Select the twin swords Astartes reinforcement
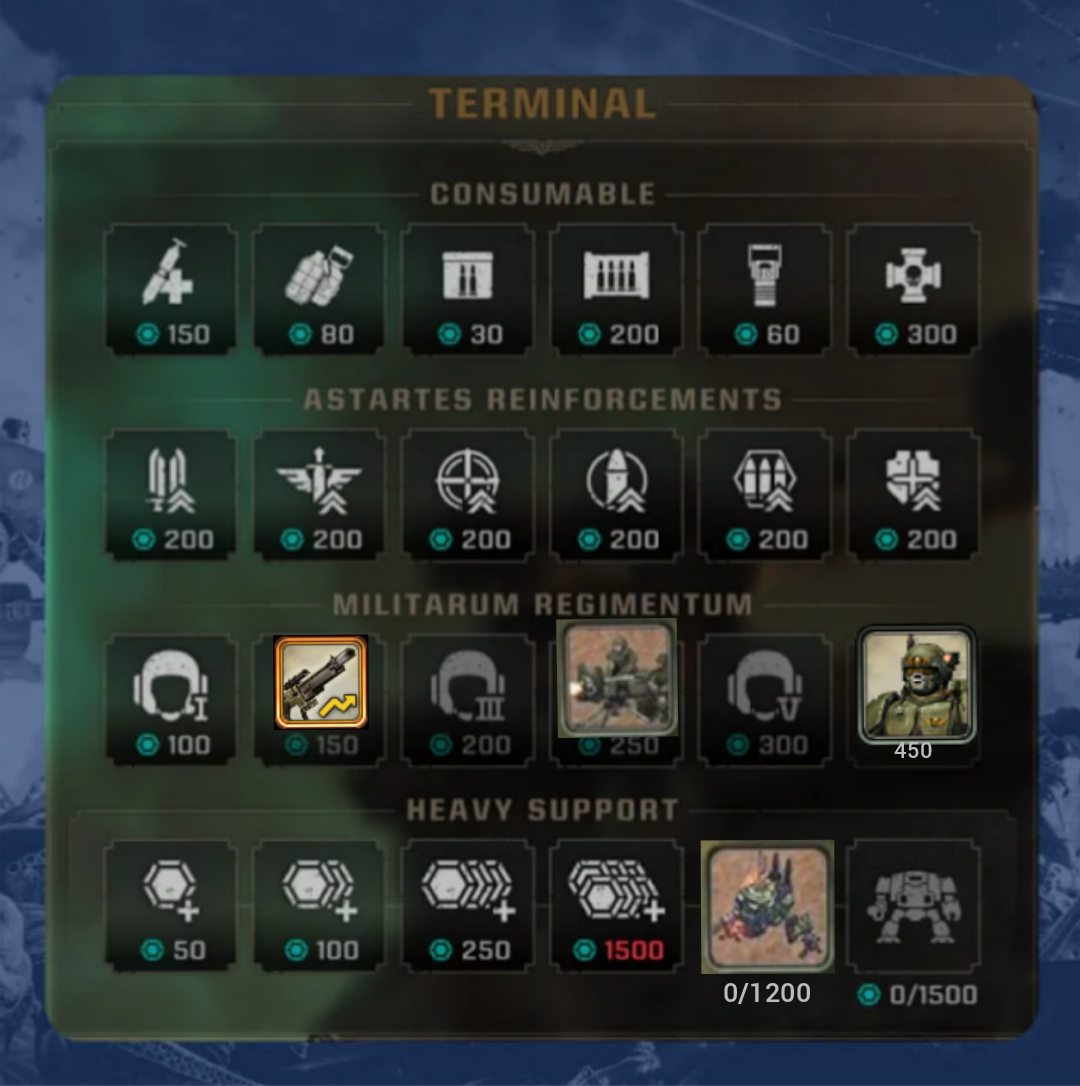 171,493
